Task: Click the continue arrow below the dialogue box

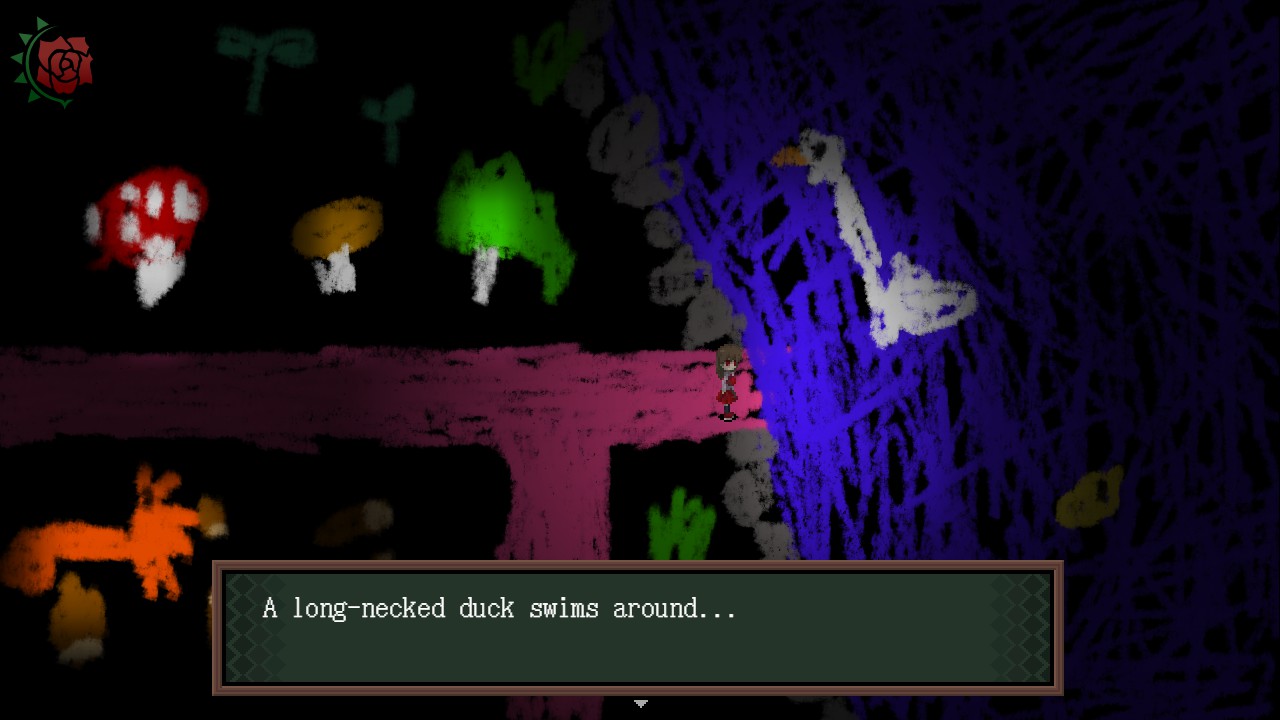Action: 640,705
